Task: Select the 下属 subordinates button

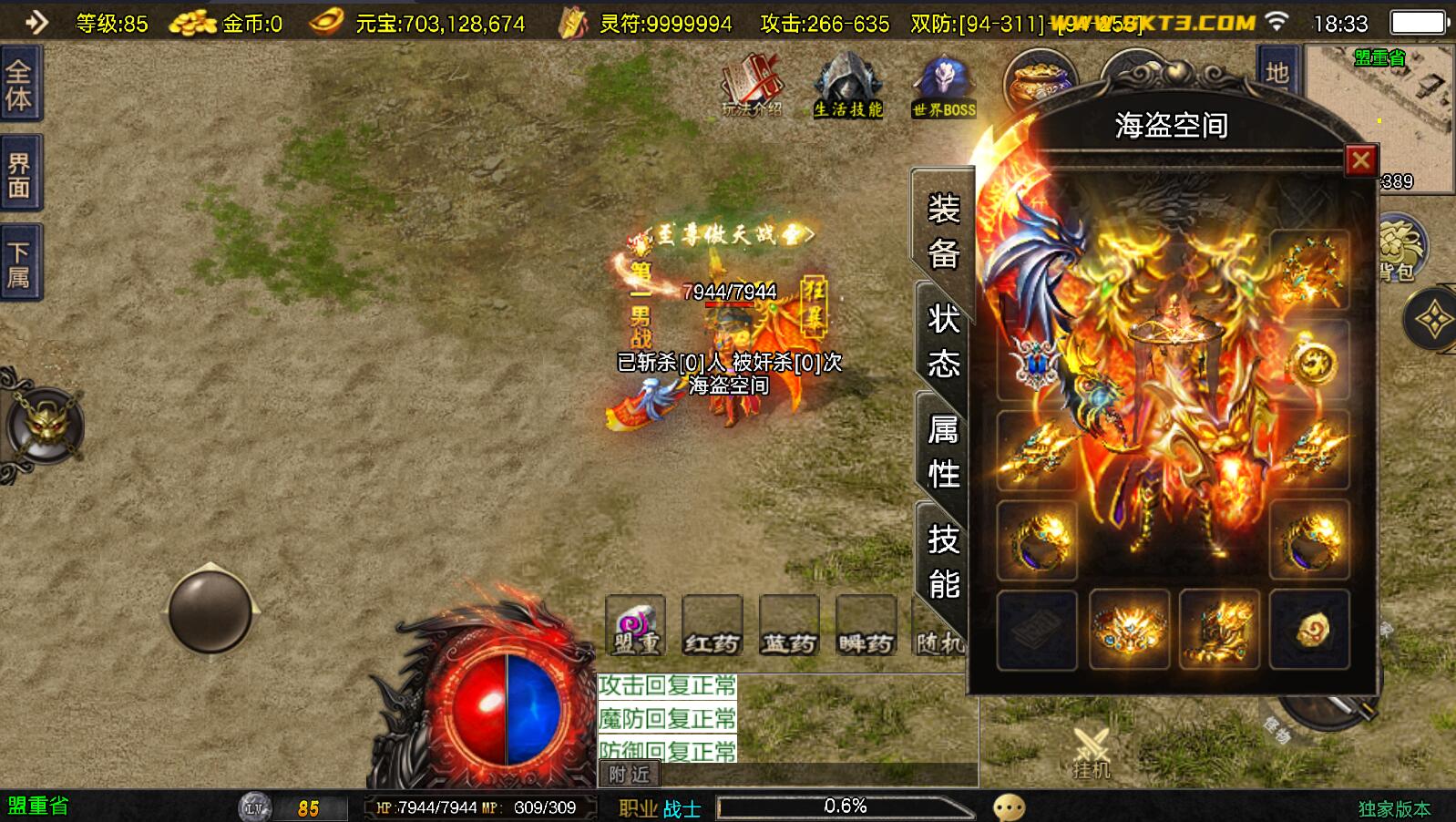Action: pos(19,263)
